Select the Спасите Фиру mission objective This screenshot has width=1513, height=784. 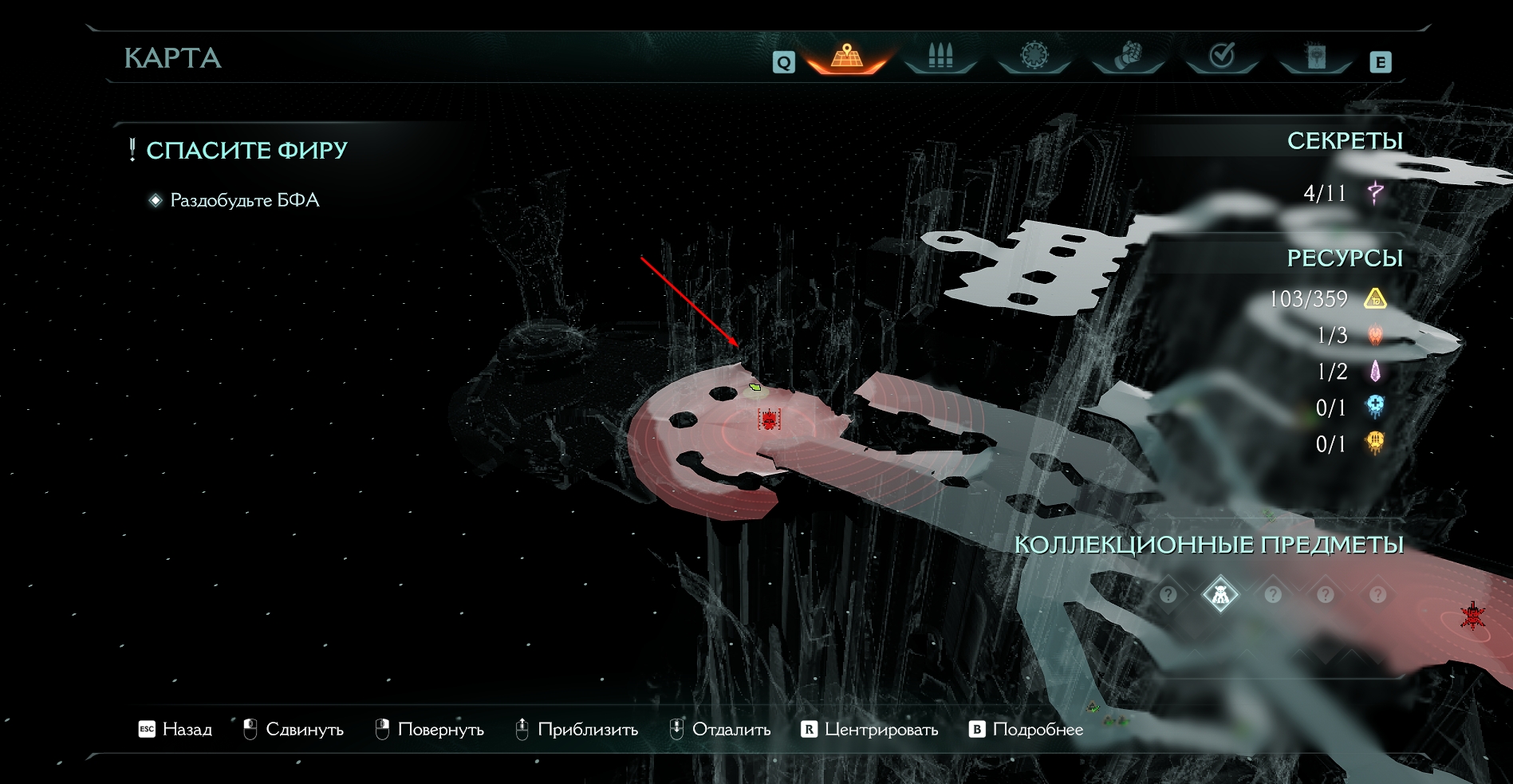coord(246,150)
